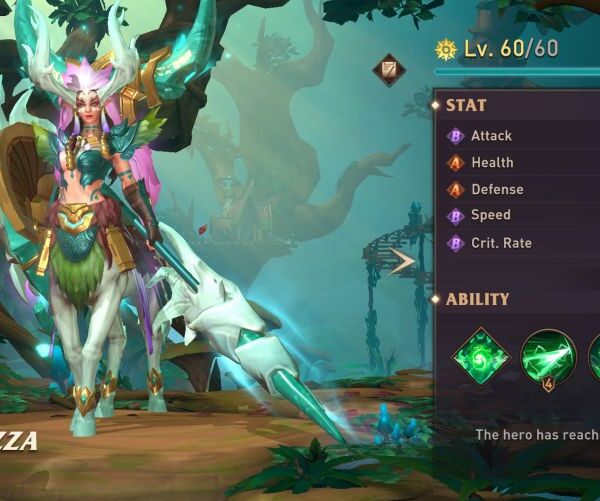The image size is (600, 501).
Task: Select the green swirl ability icon
Action: [482, 356]
